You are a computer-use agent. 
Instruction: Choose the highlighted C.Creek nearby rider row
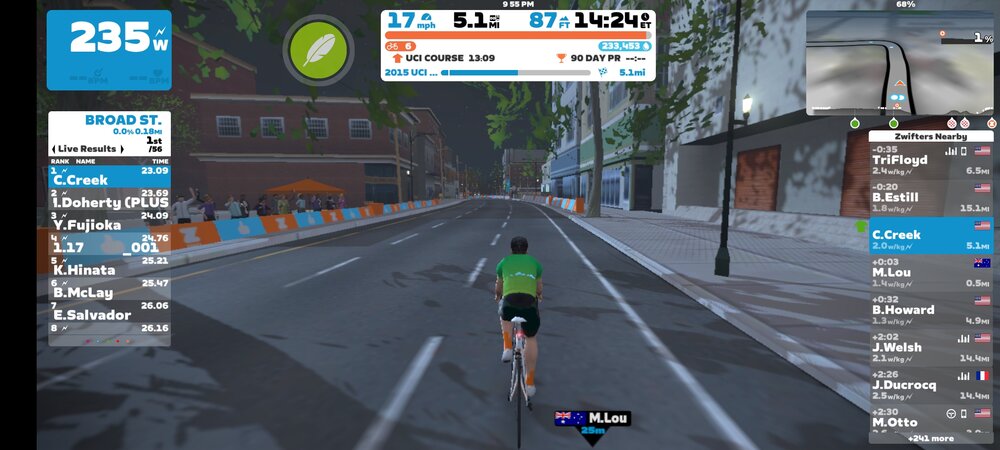(930, 235)
